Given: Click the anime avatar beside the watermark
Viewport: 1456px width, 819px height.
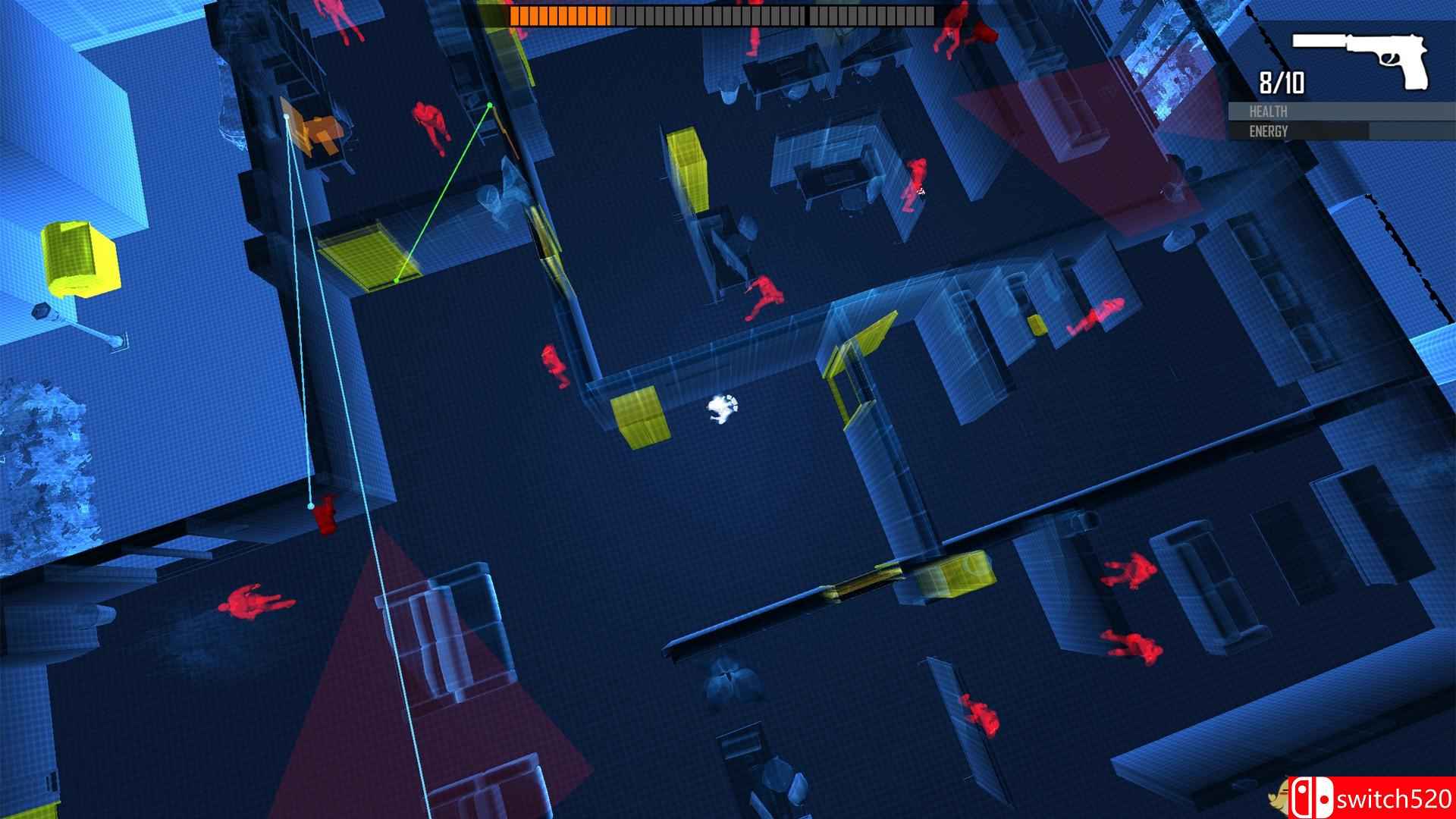Looking at the screenshot, I should (x=1279, y=799).
